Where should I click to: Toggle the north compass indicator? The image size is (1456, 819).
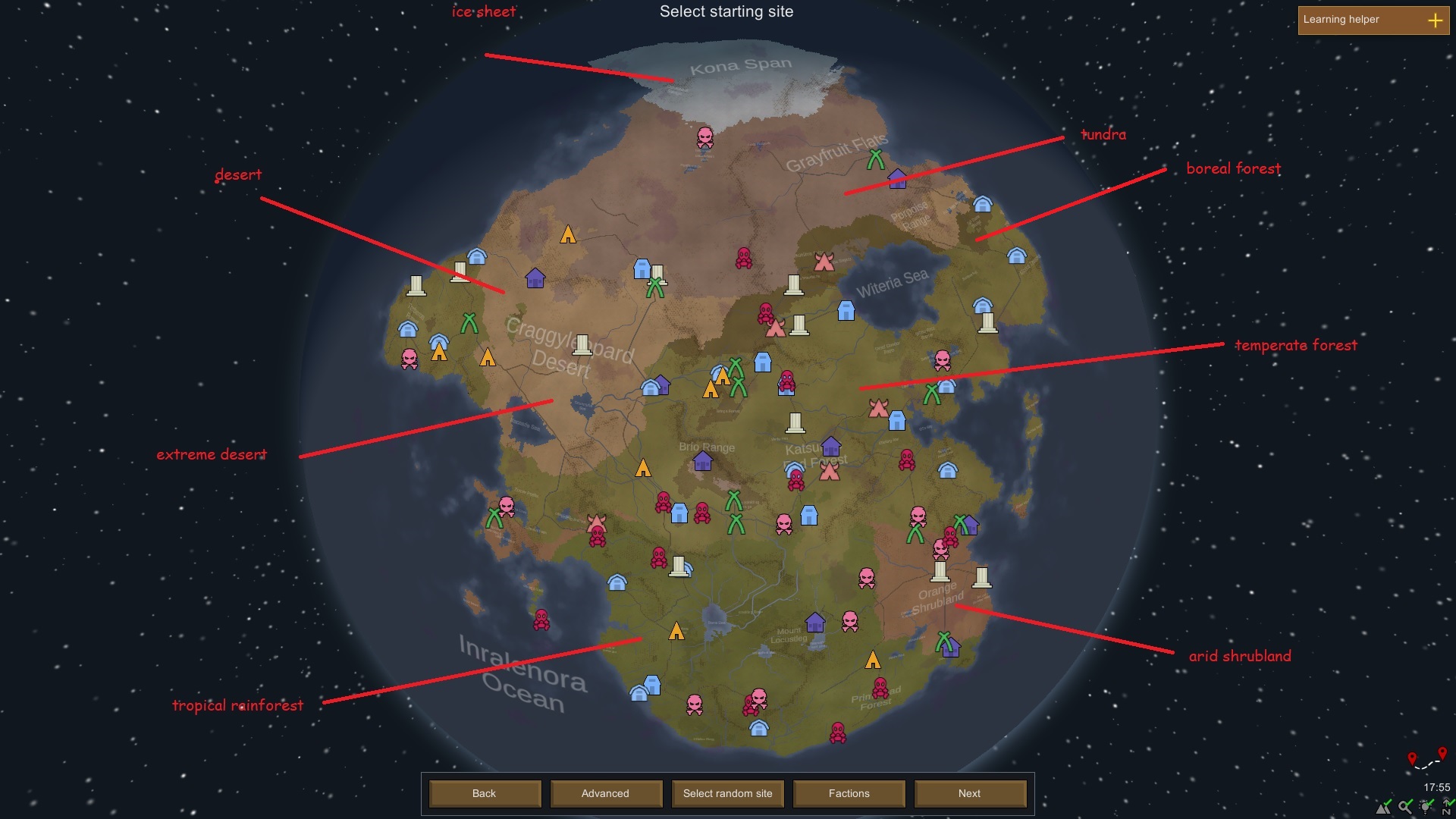click(1446, 805)
